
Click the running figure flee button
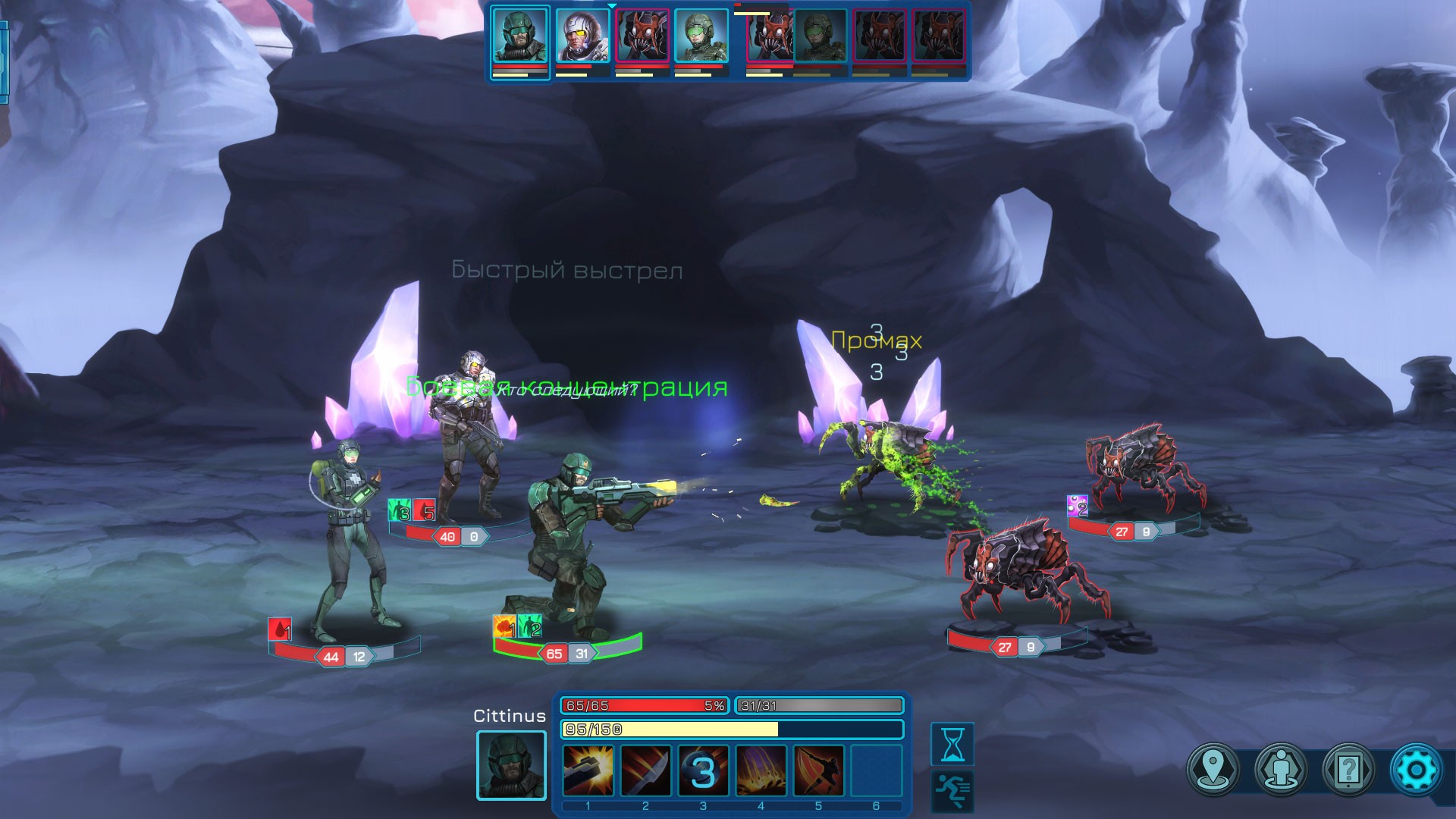click(x=952, y=791)
